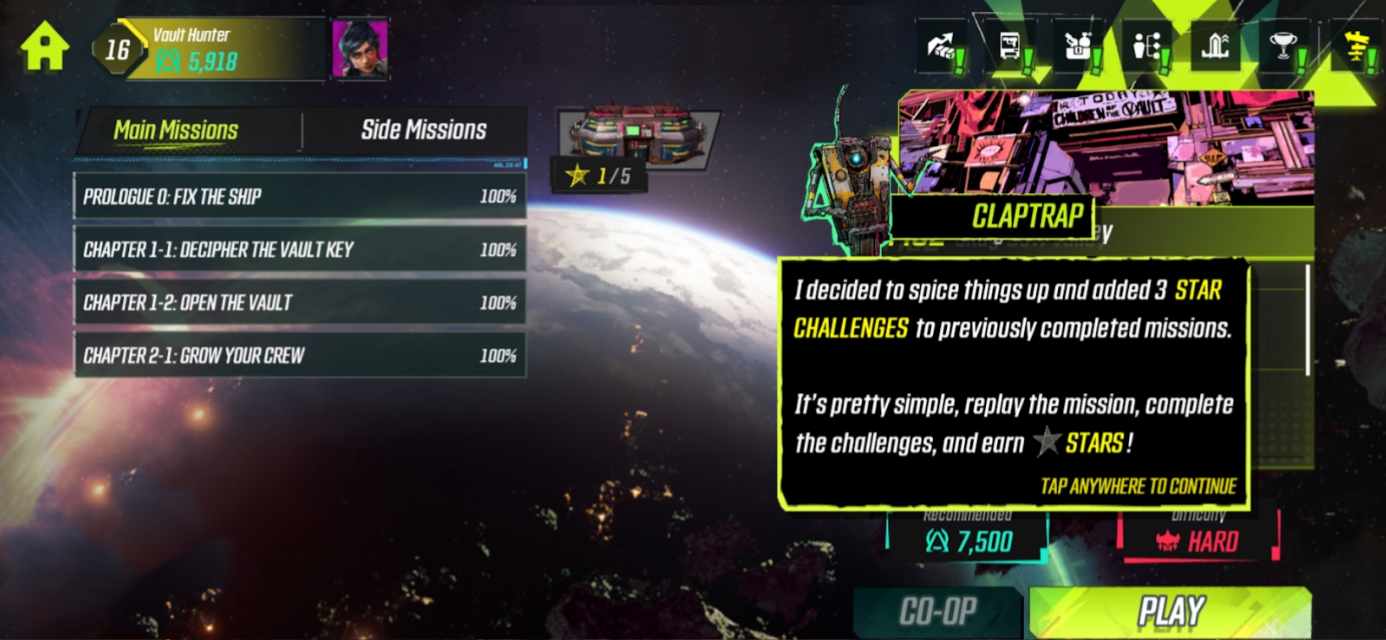This screenshot has width=1386, height=640.
Task: Open the trophy achievements icon
Action: 1282,47
